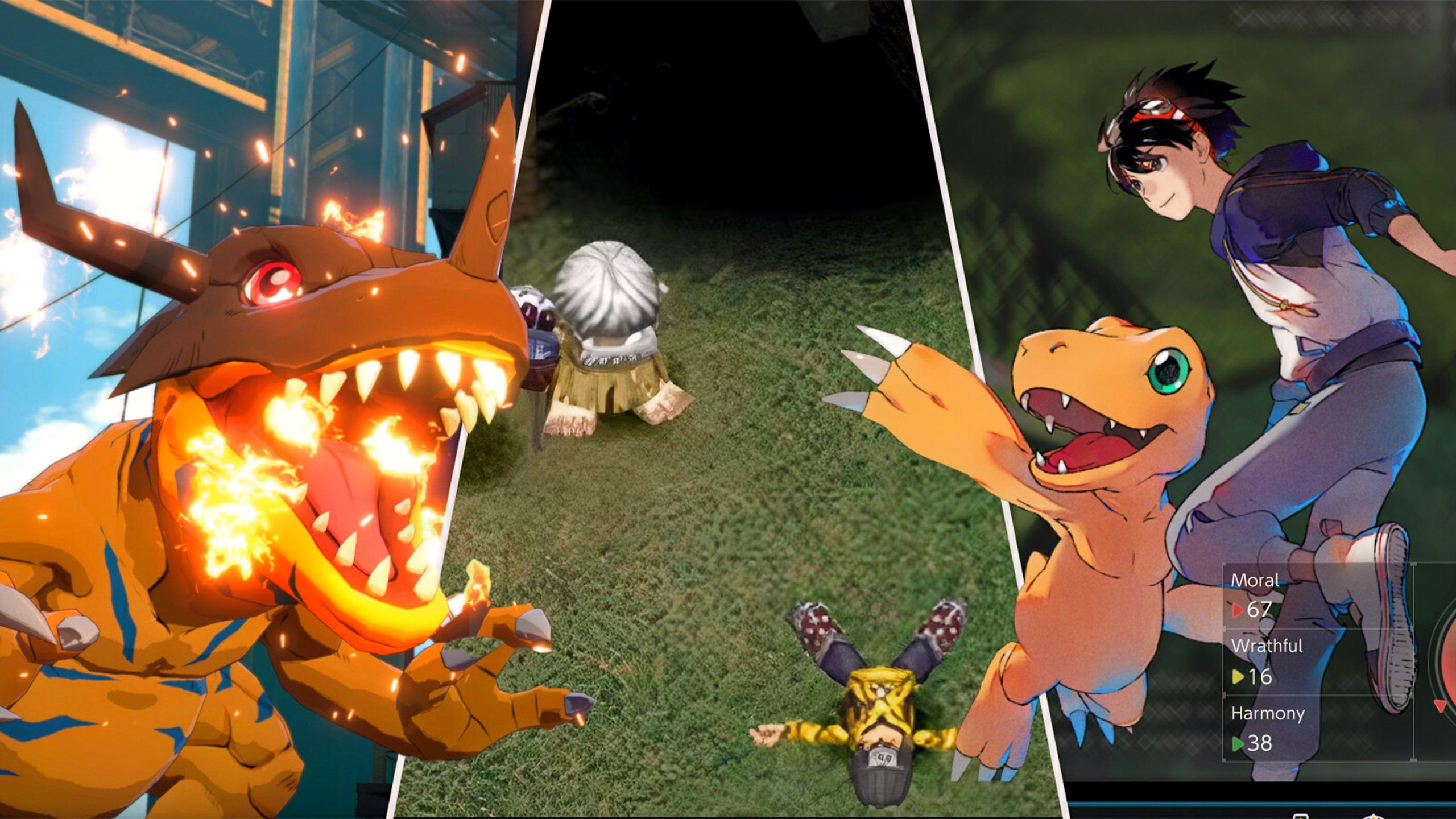
Task: Select the Harmony entry in the karma menu
Action: 1269,714
